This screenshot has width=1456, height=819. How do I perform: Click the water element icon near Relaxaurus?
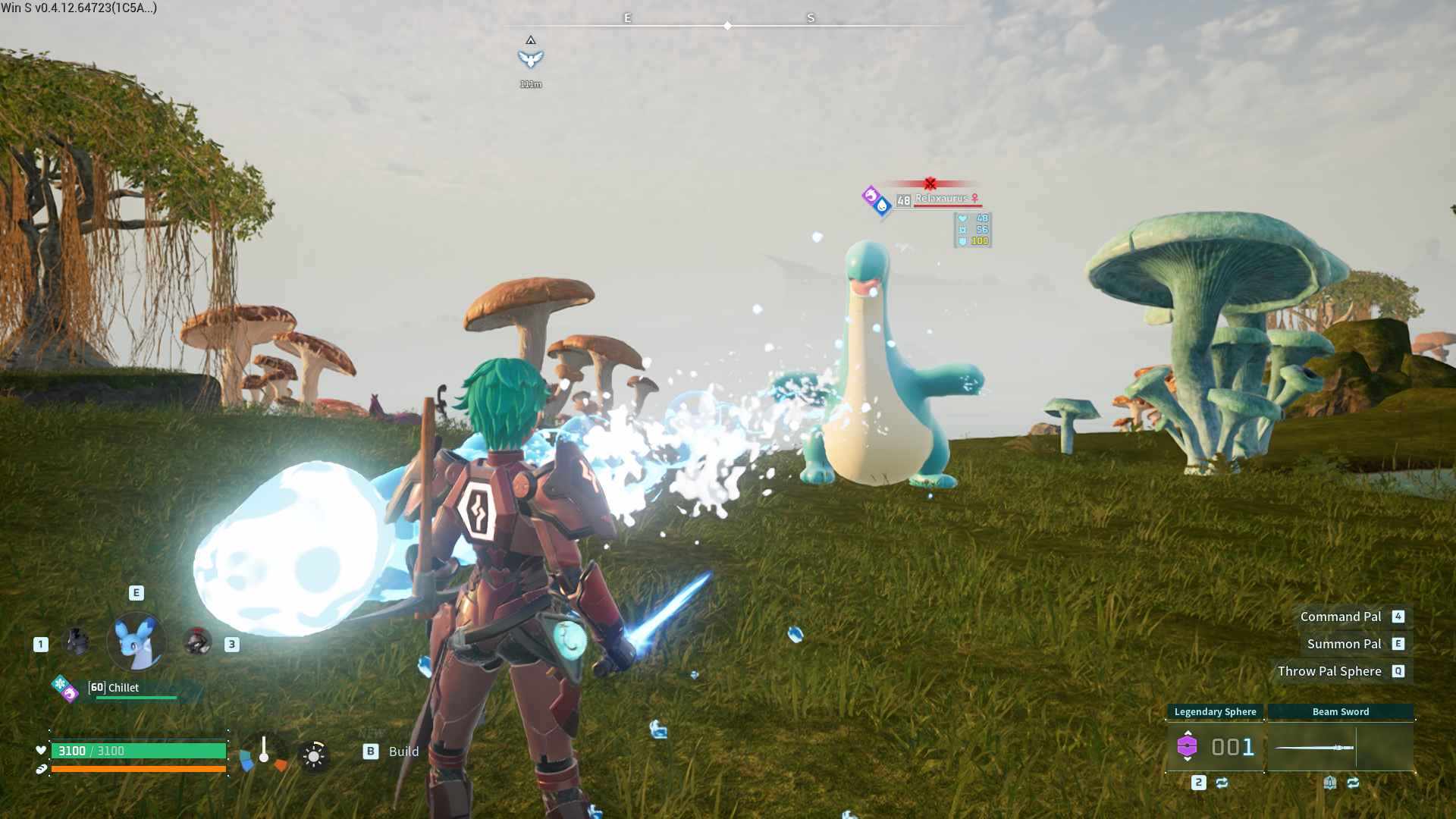click(x=882, y=206)
